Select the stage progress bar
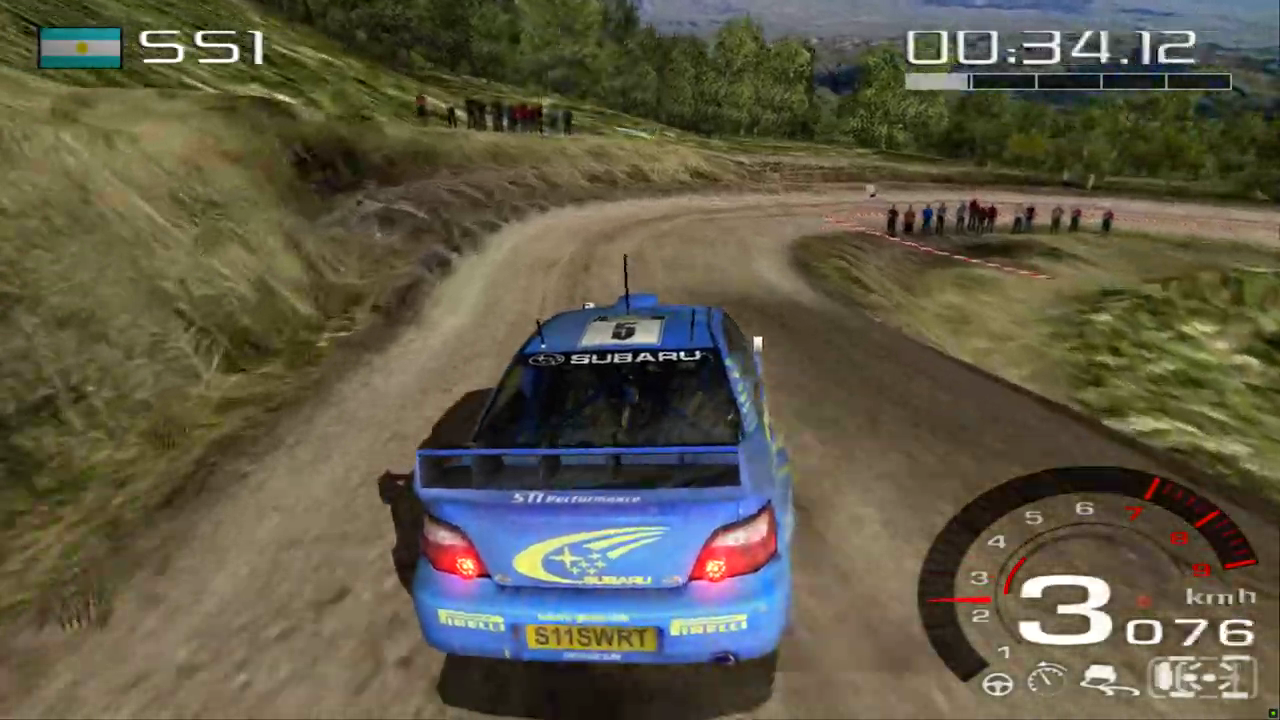 [x=1067, y=82]
